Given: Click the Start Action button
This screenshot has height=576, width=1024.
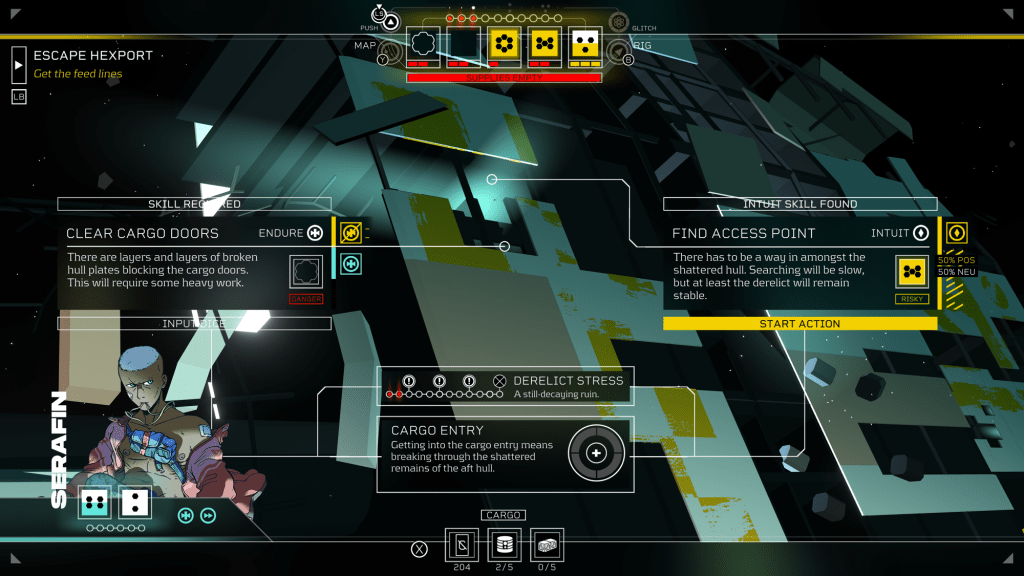Looking at the screenshot, I should click(800, 324).
